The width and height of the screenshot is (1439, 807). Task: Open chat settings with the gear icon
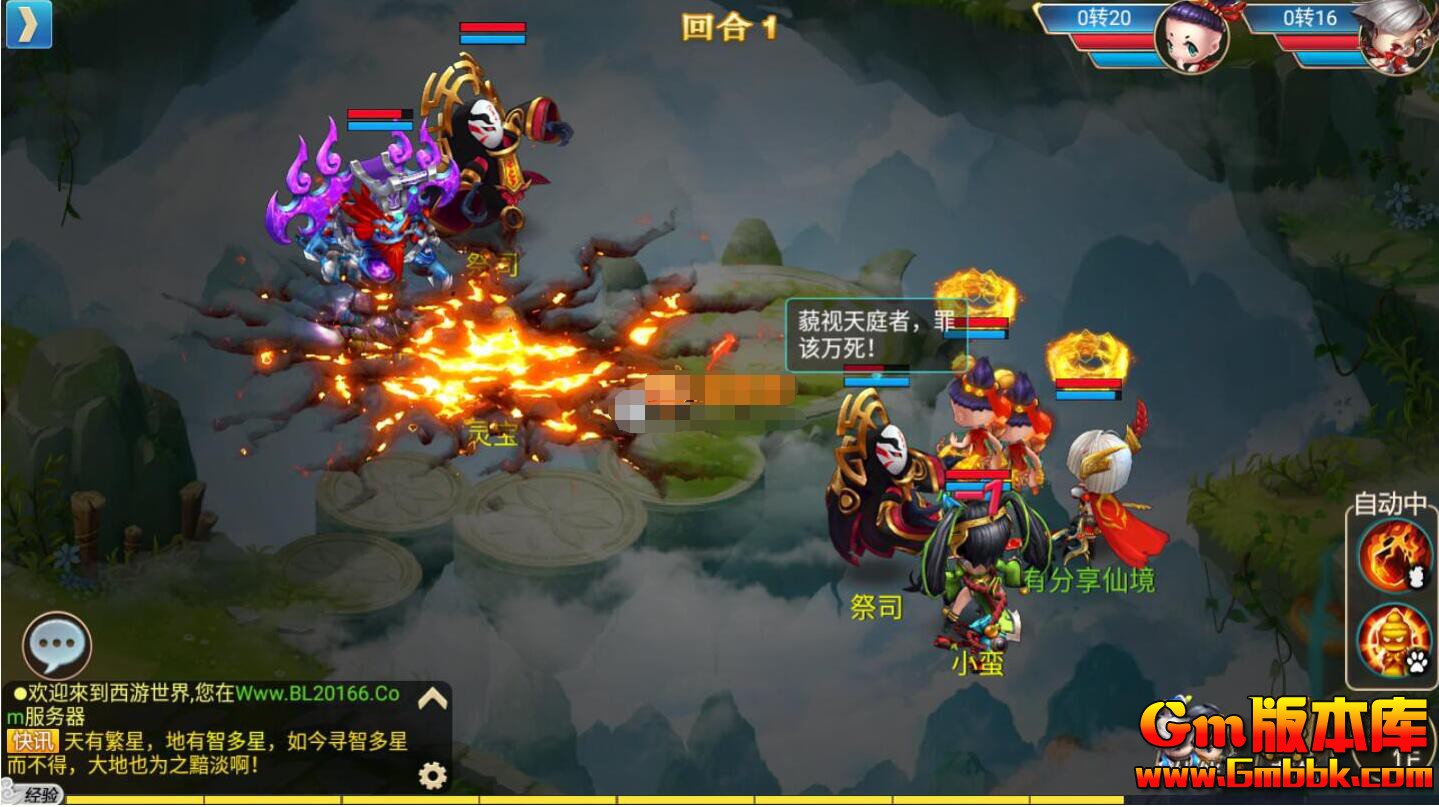[430, 771]
